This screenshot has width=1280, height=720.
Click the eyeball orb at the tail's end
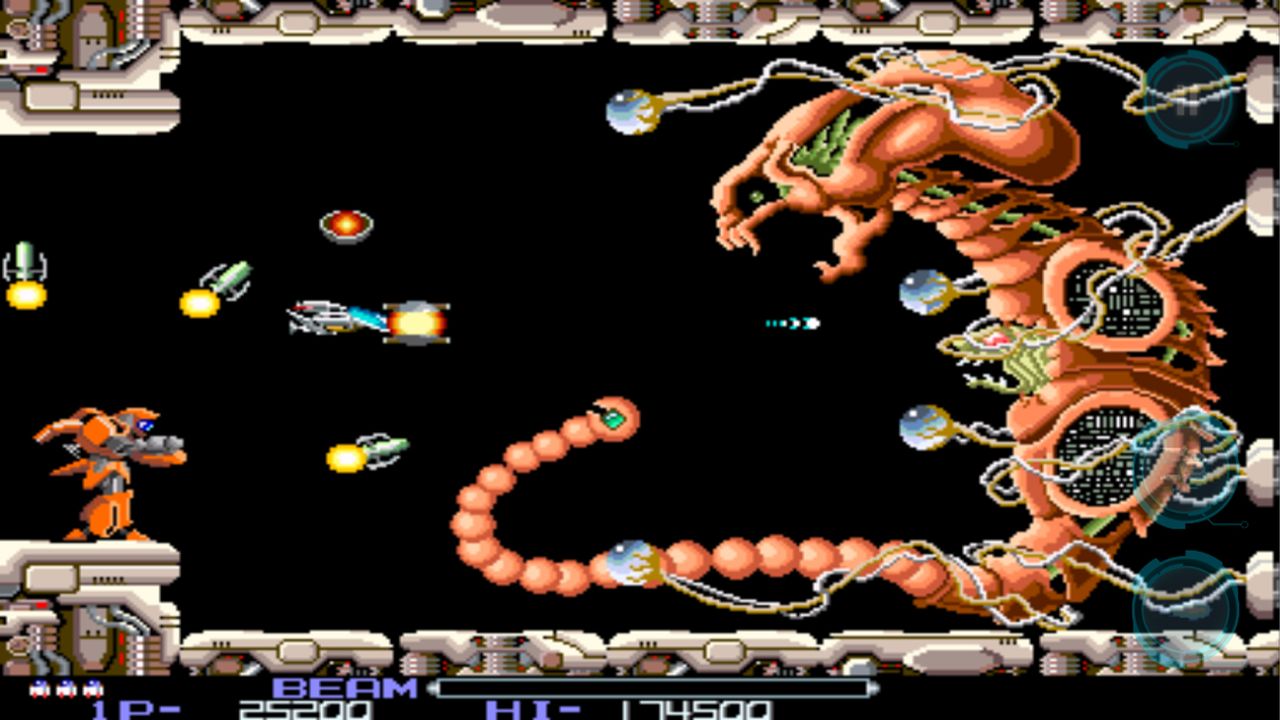[633, 565]
